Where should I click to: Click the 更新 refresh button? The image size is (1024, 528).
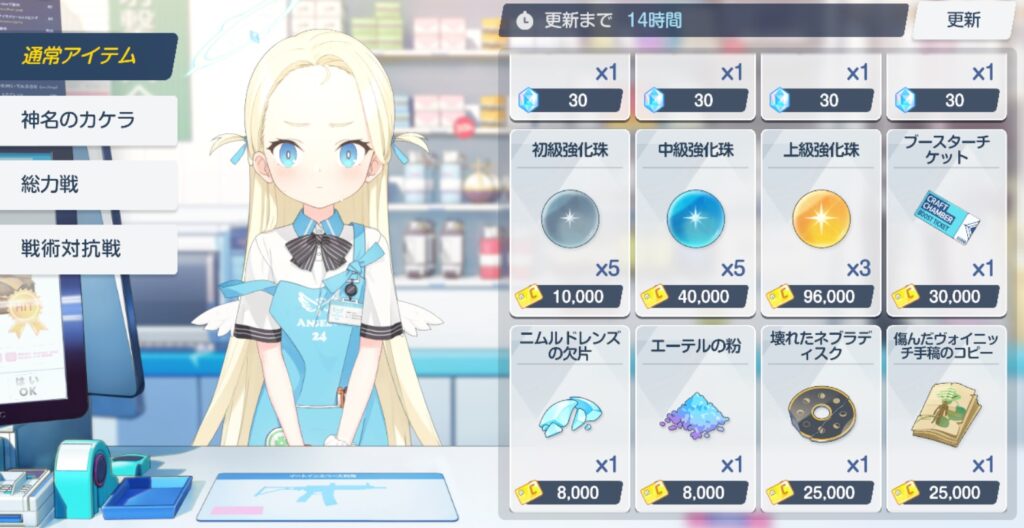963,20
